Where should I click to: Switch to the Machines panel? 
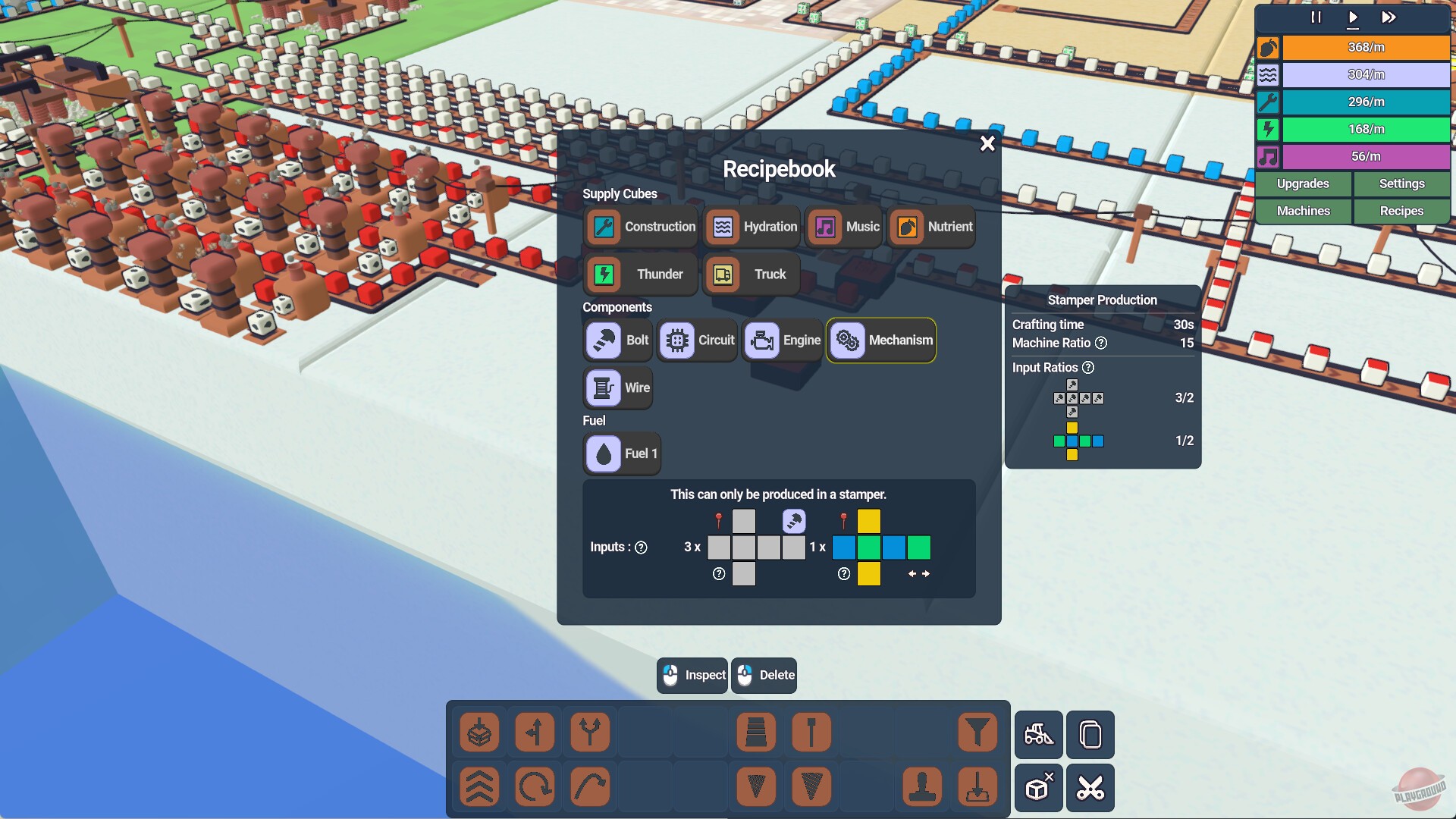coord(1302,211)
